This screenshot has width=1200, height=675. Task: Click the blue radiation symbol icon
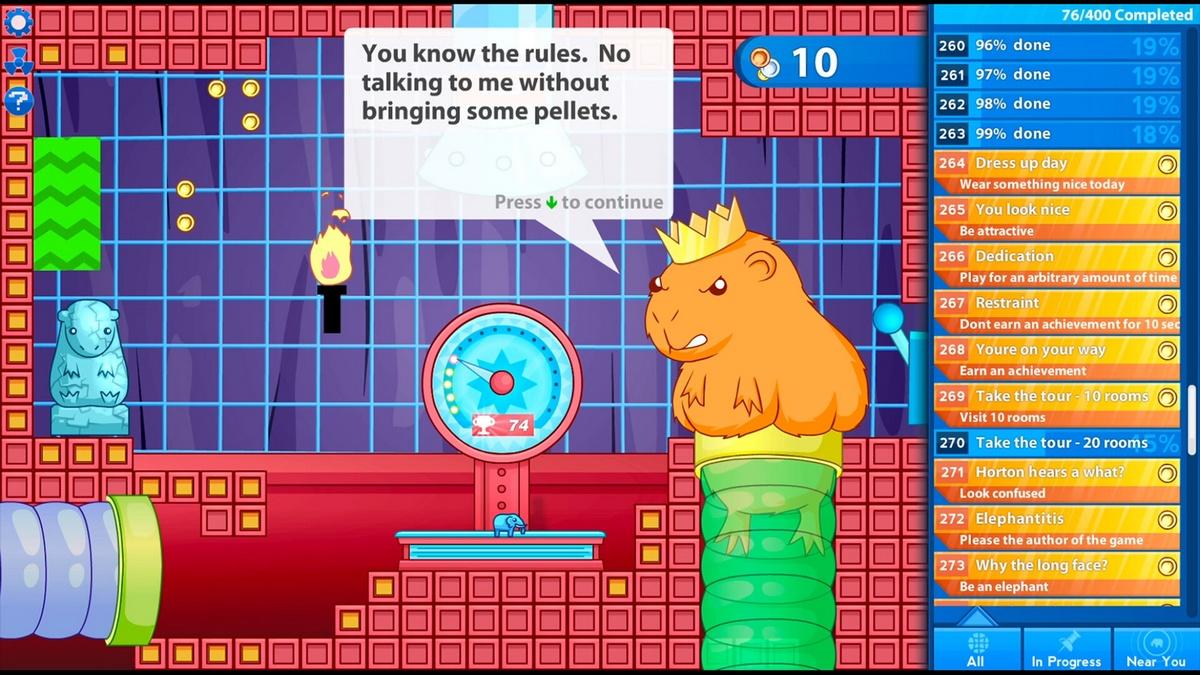pyautogui.click(x=18, y=61)
